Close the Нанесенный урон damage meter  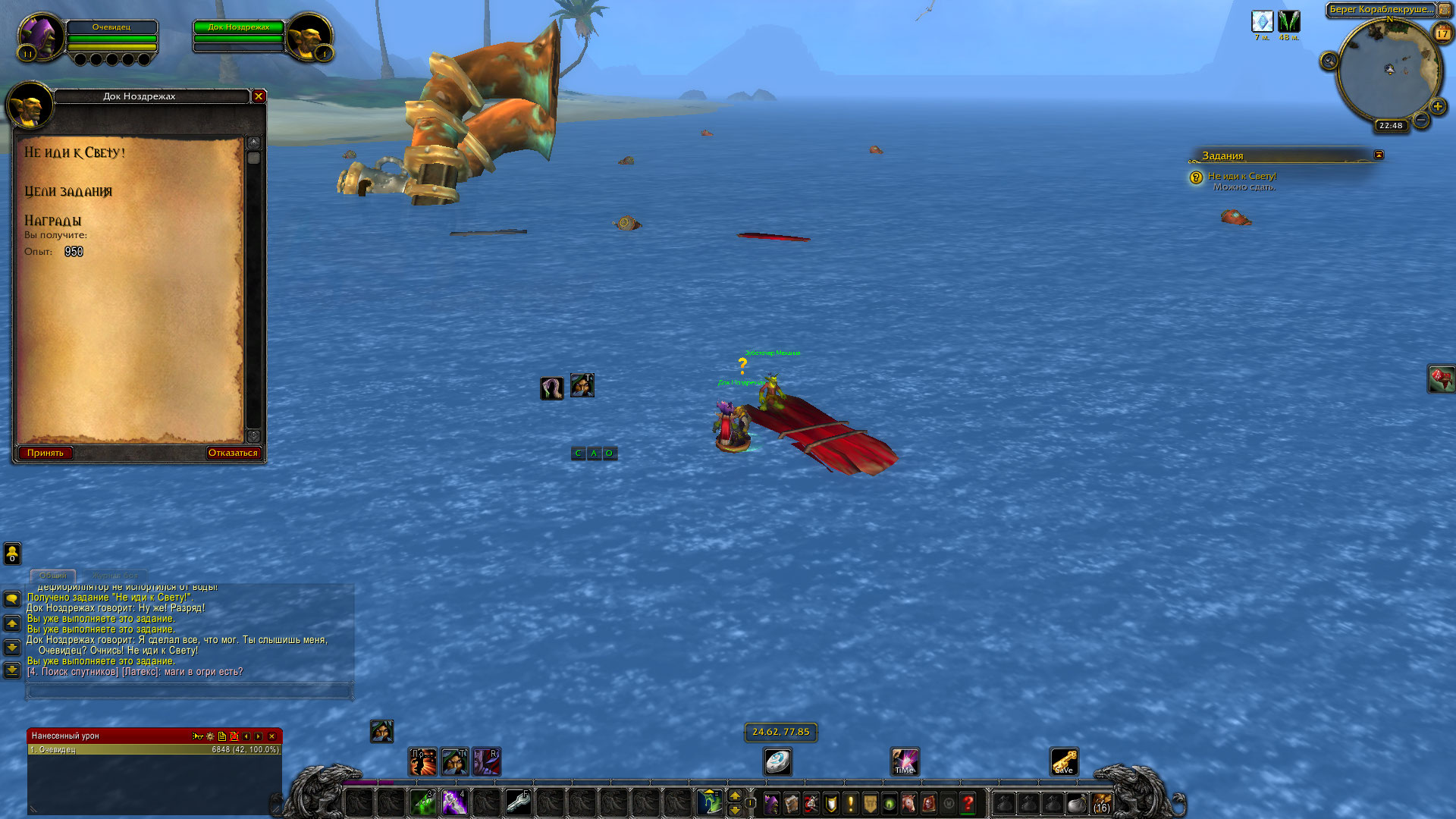tap(271, 736)
